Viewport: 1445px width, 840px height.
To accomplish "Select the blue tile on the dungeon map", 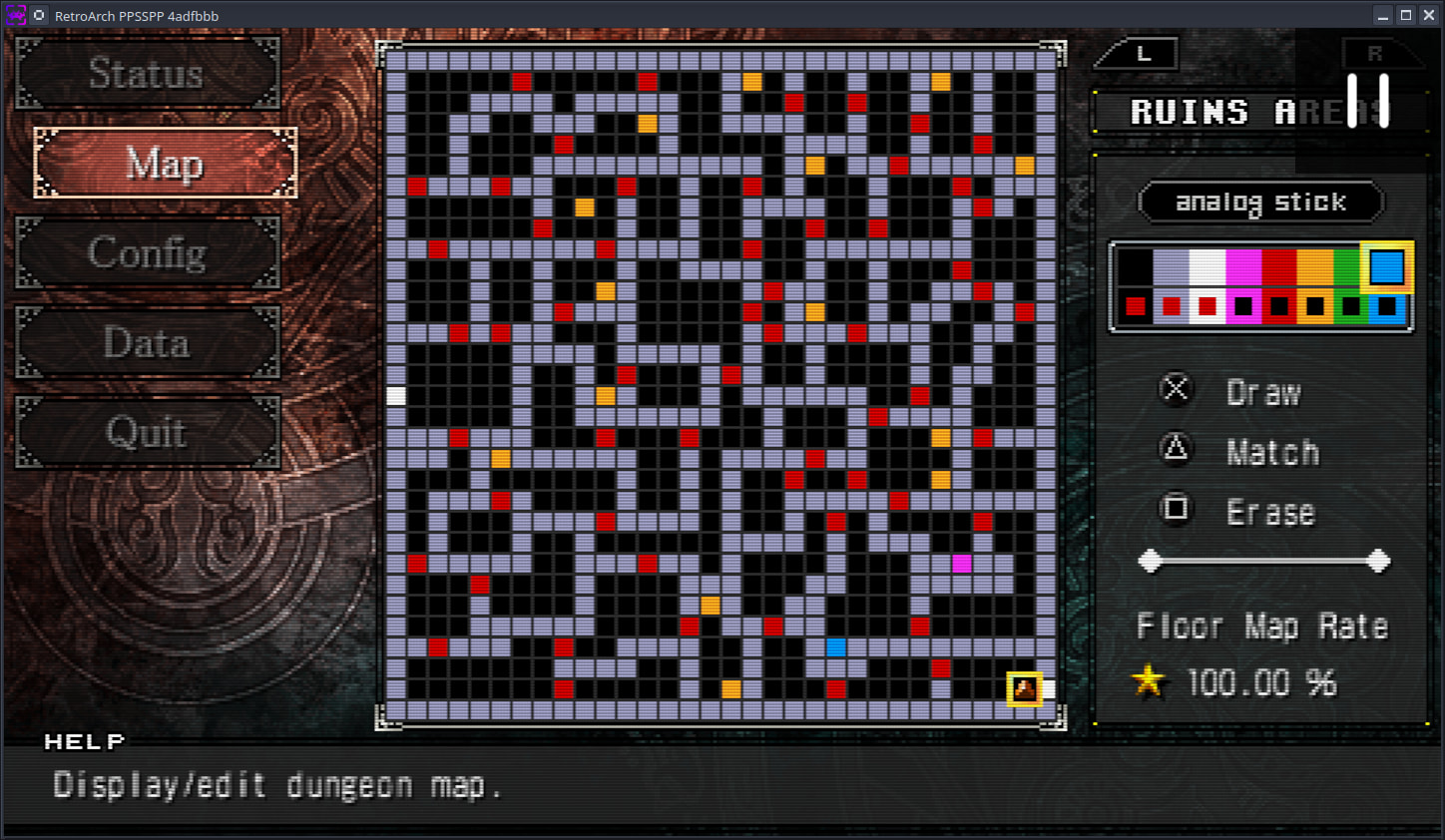I will [x=836, y=647].
